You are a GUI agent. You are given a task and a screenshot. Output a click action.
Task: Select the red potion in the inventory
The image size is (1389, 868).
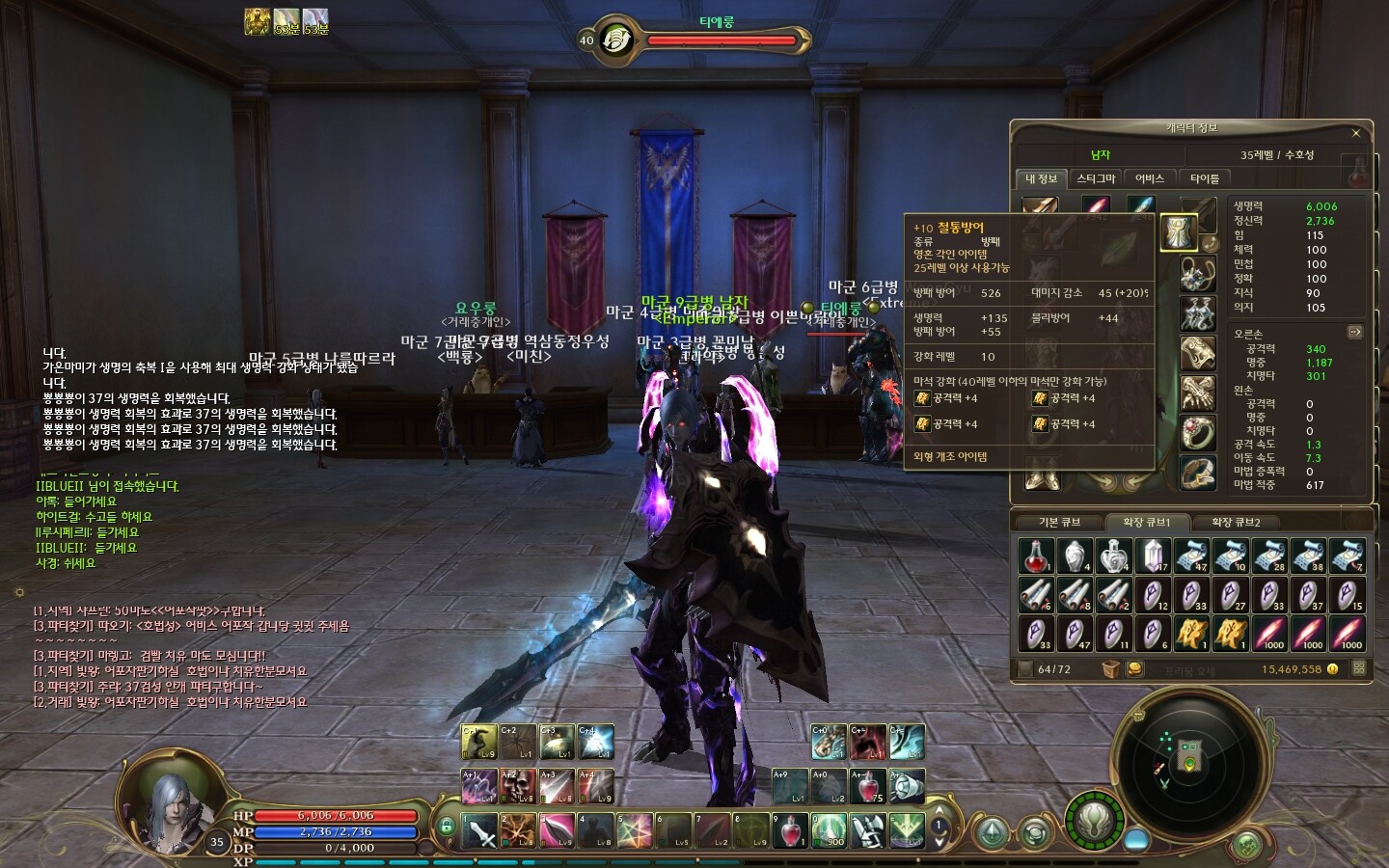click(x=1035, y=556)
